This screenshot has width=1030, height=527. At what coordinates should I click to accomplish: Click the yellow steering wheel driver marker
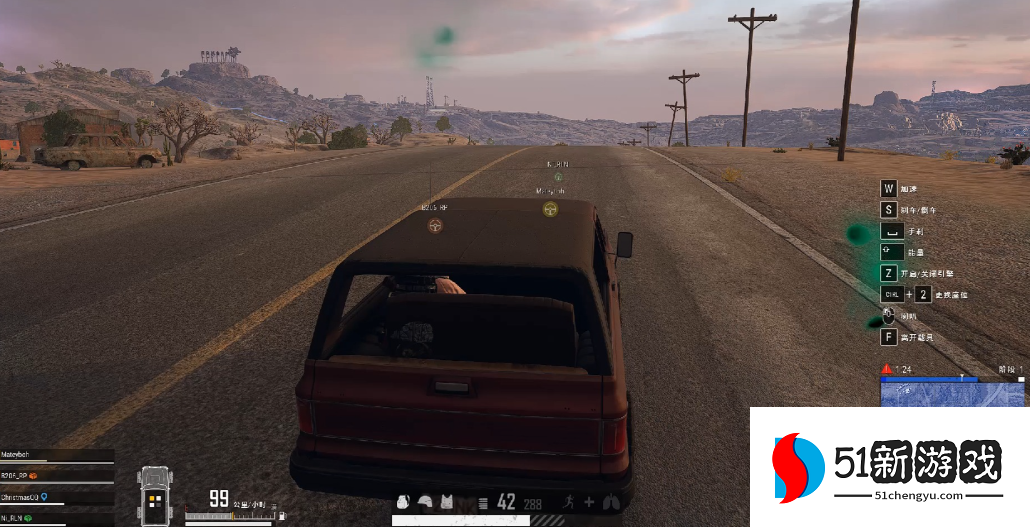(549, 209)
